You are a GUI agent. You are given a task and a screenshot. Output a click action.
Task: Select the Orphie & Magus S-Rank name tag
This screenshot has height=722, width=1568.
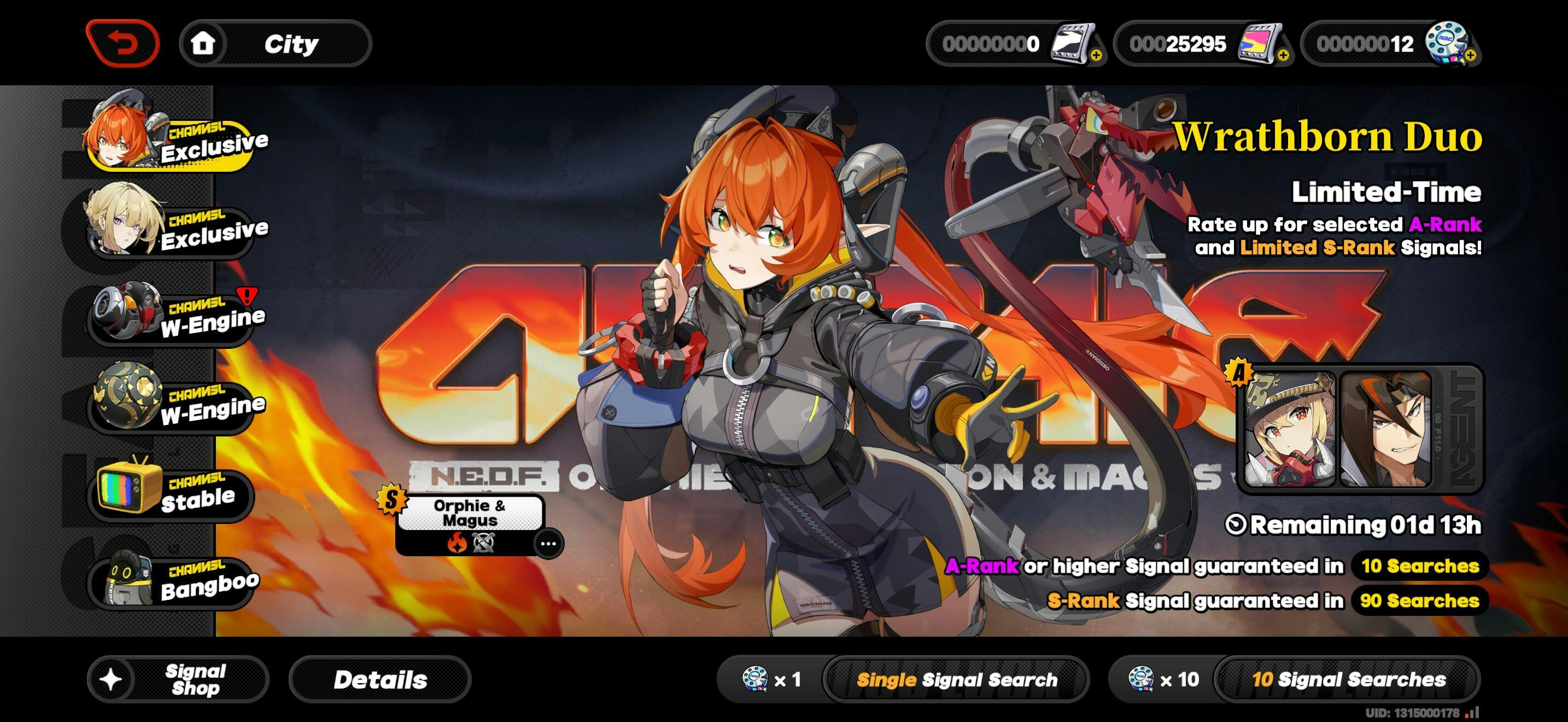[x=469, y=513]
